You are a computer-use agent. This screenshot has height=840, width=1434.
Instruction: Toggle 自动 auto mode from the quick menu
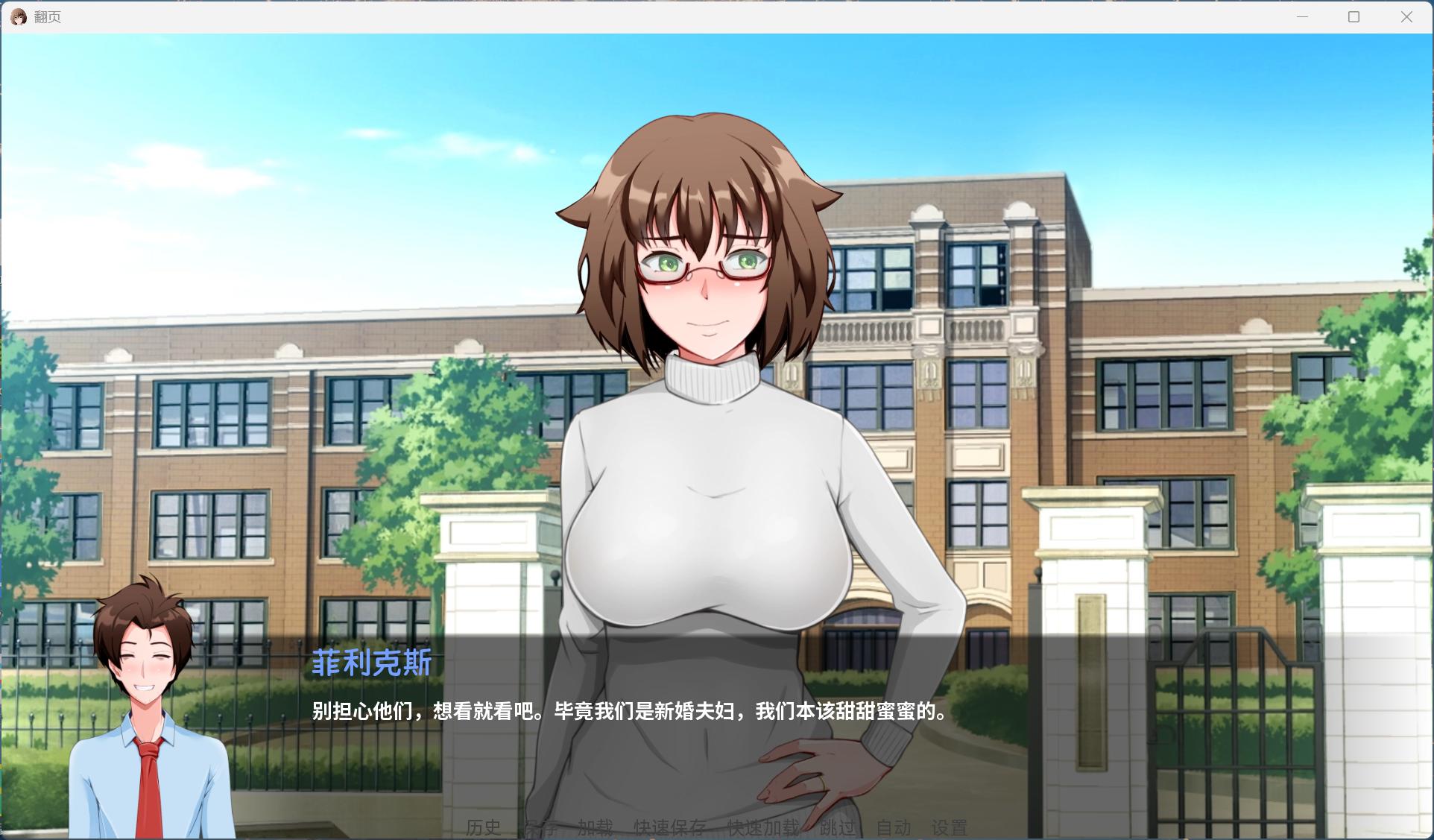(x=895, y=827)
